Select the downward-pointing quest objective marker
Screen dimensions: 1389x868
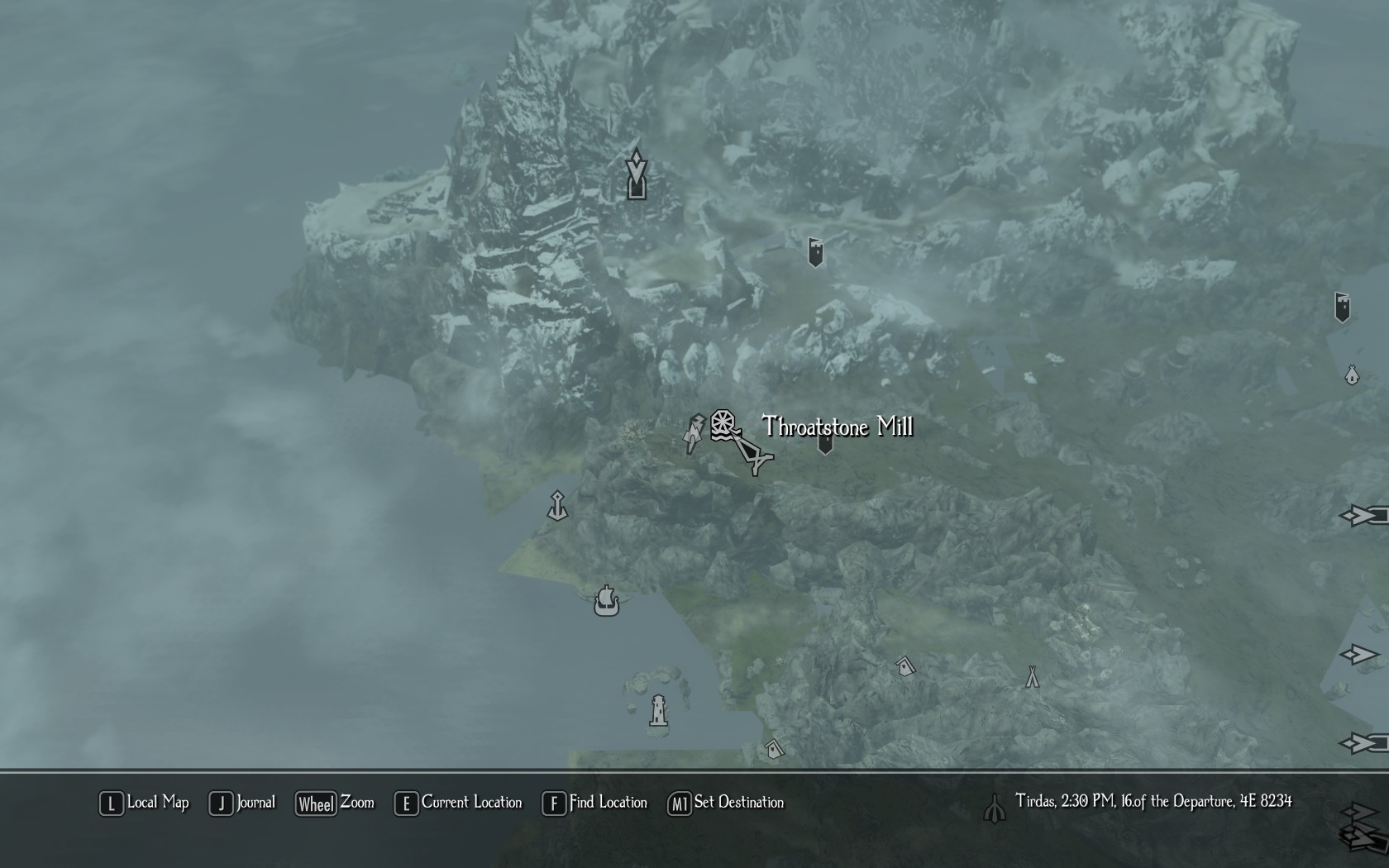coord(636,175)
